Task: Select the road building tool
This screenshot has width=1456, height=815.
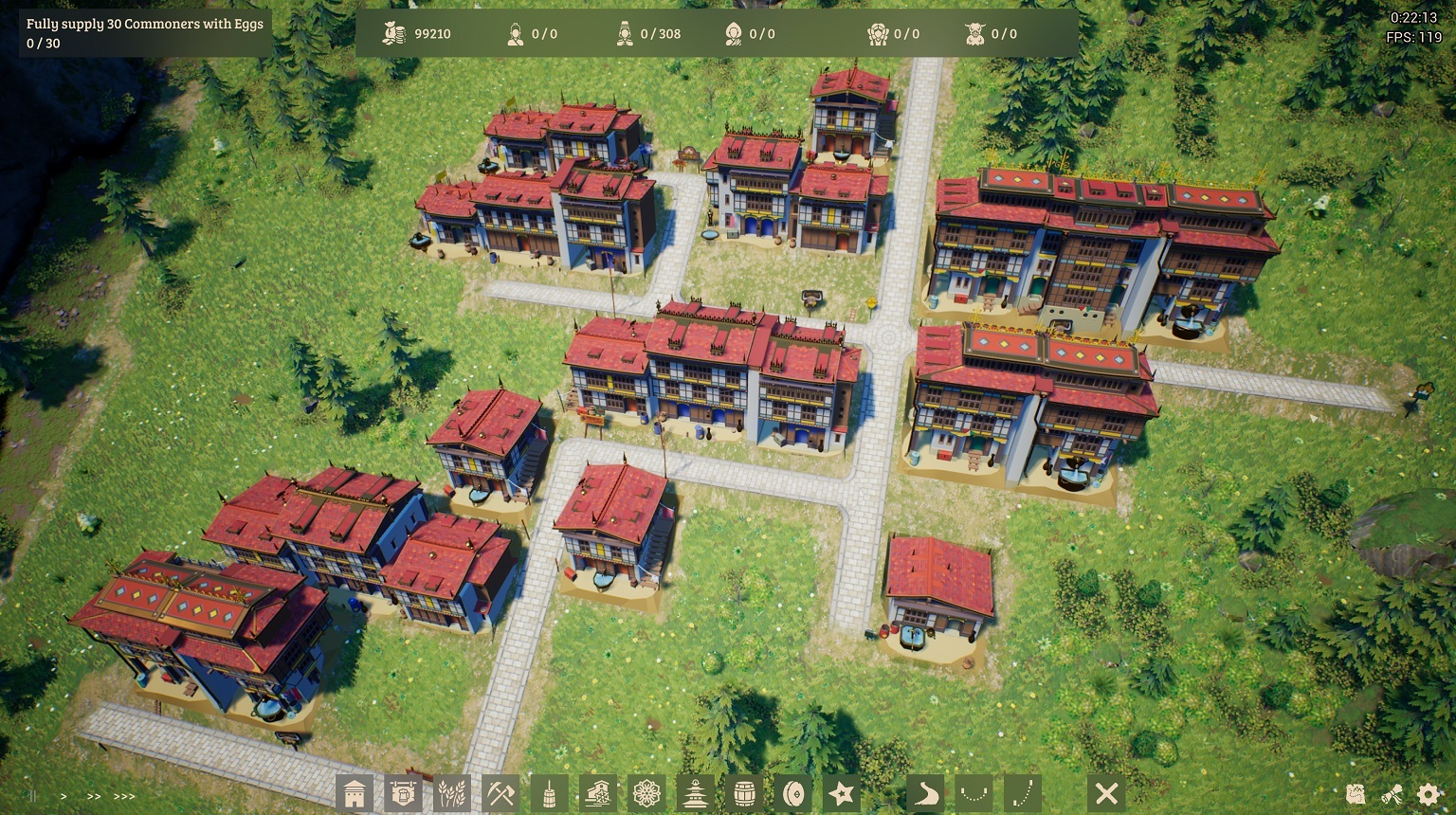Action: pos(926,794)
